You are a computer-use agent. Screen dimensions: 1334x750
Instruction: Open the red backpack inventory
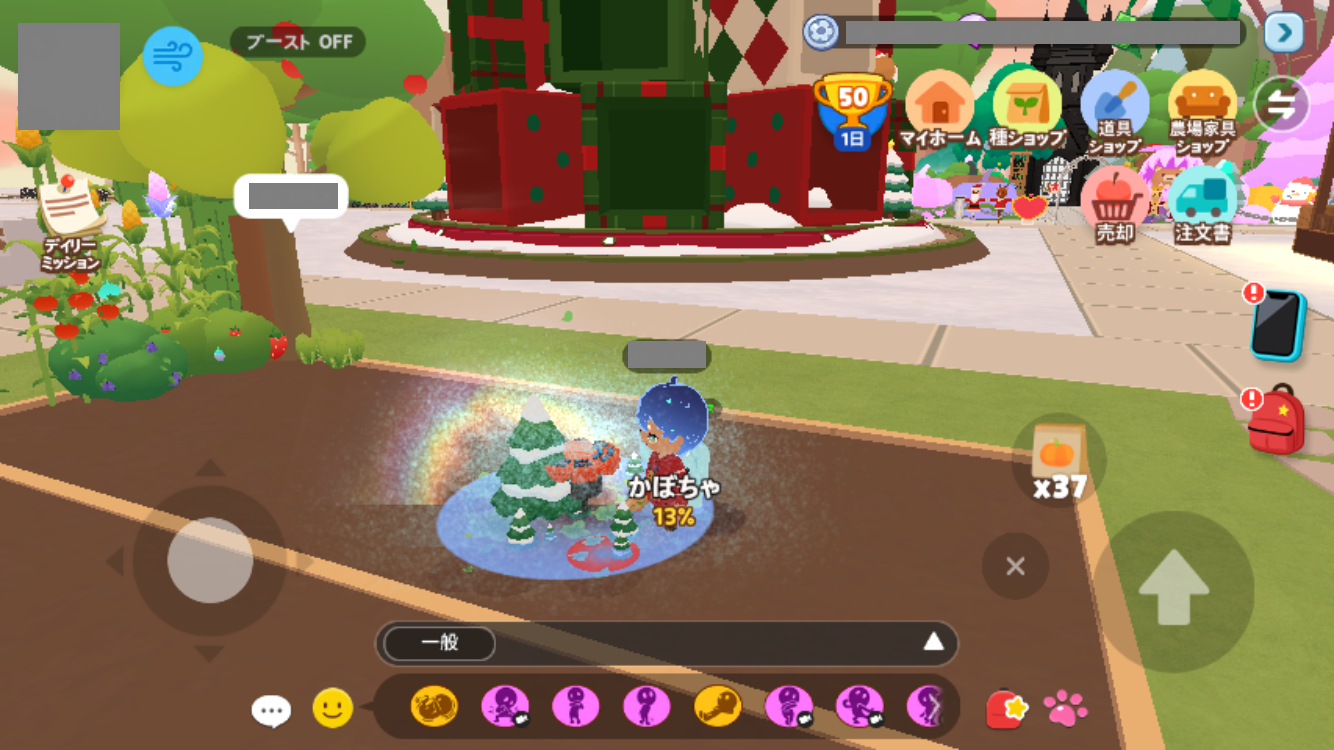coord(1277,420)
